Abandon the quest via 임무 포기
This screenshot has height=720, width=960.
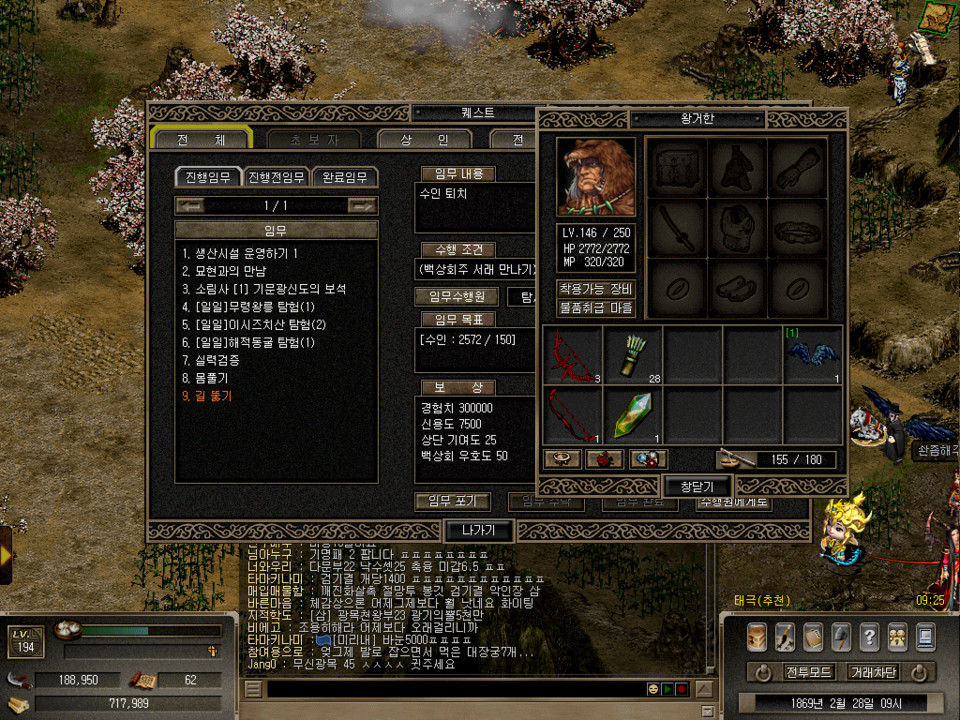tap(453, 501)
